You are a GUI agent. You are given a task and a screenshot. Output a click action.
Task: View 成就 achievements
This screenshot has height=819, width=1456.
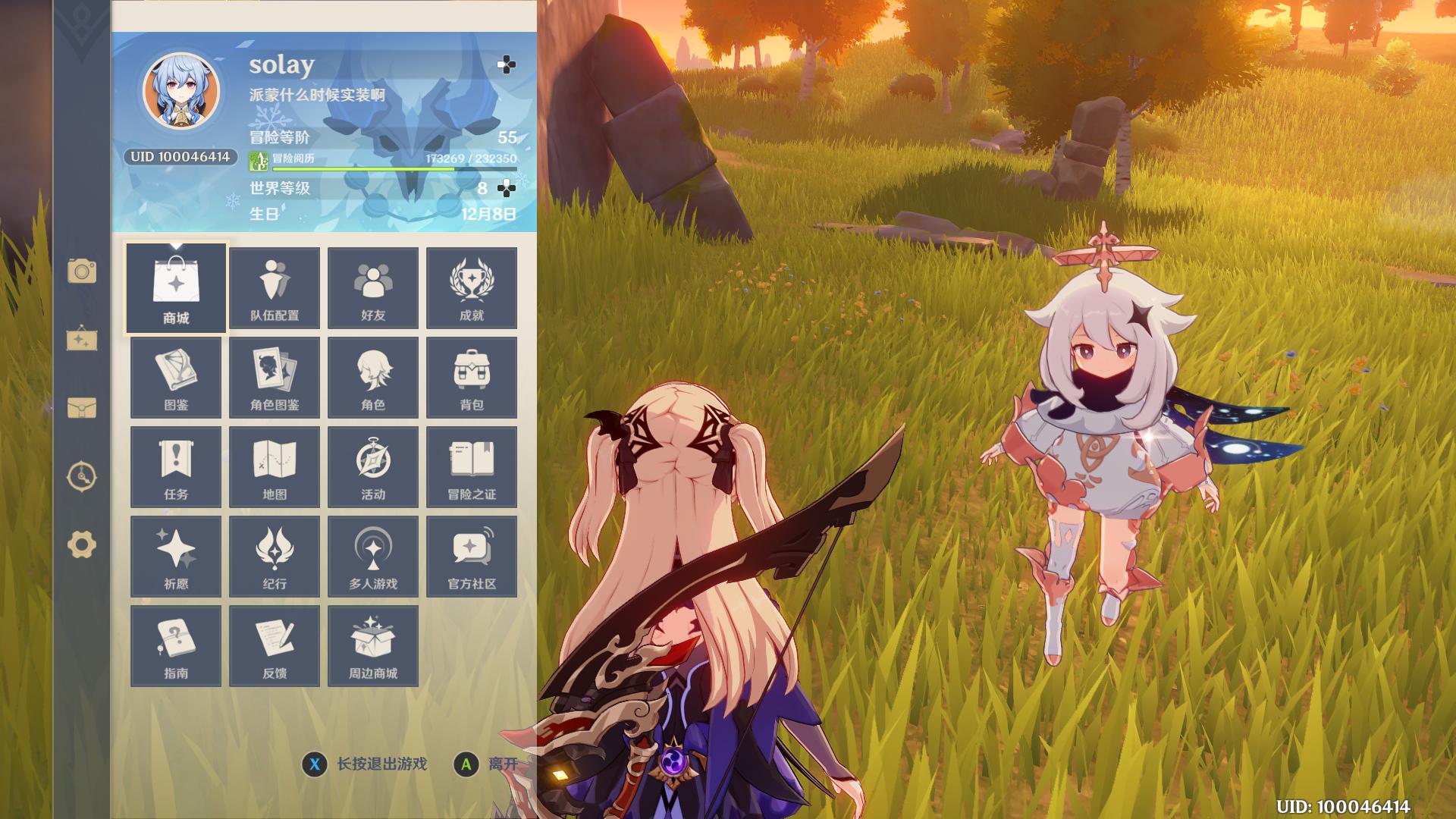point(472,288)
